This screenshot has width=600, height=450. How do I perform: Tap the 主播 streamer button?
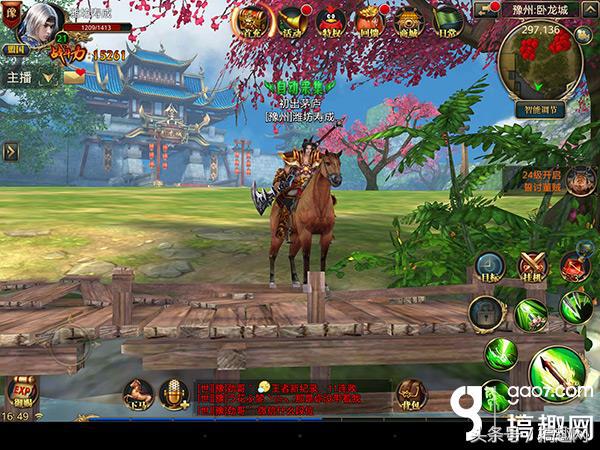(x=21, y=75)
